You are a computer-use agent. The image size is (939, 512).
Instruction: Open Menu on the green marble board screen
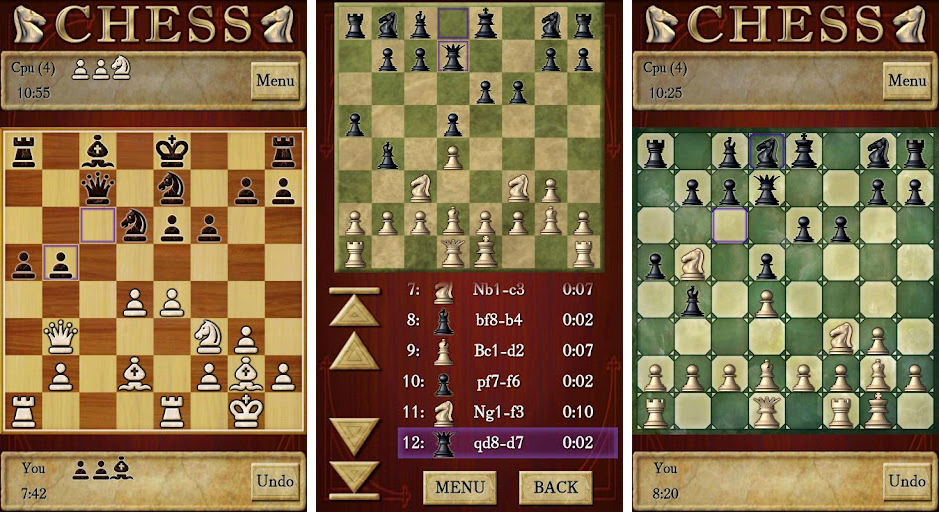click(907, 80)
